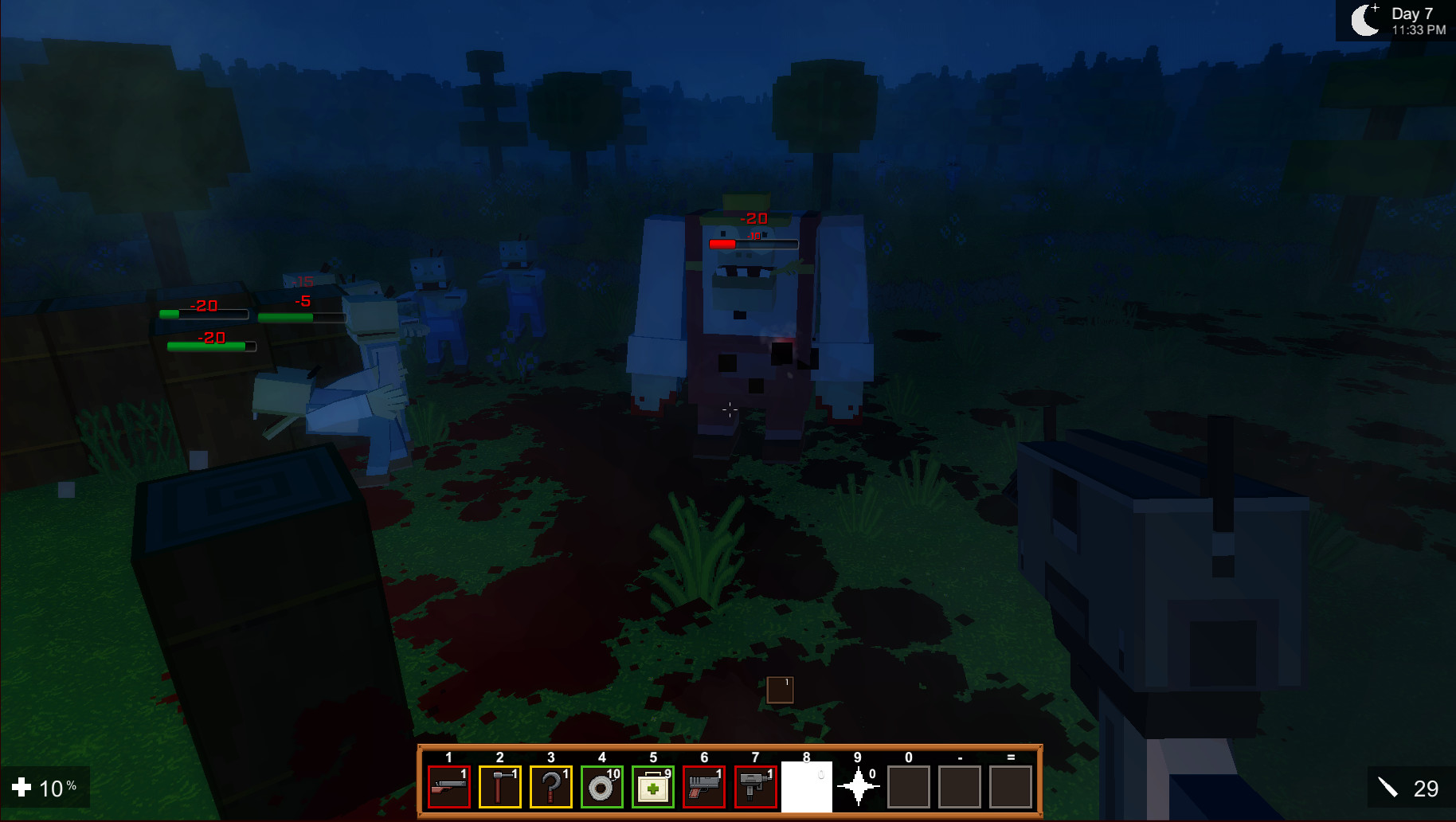Select the white paper item in slot 8

(x=807, y=787)
